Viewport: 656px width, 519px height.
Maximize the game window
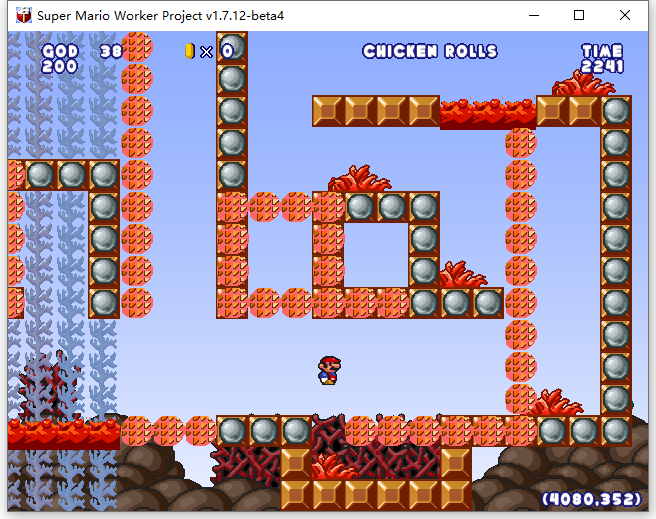pyautogui.click(x=579, y=15)
